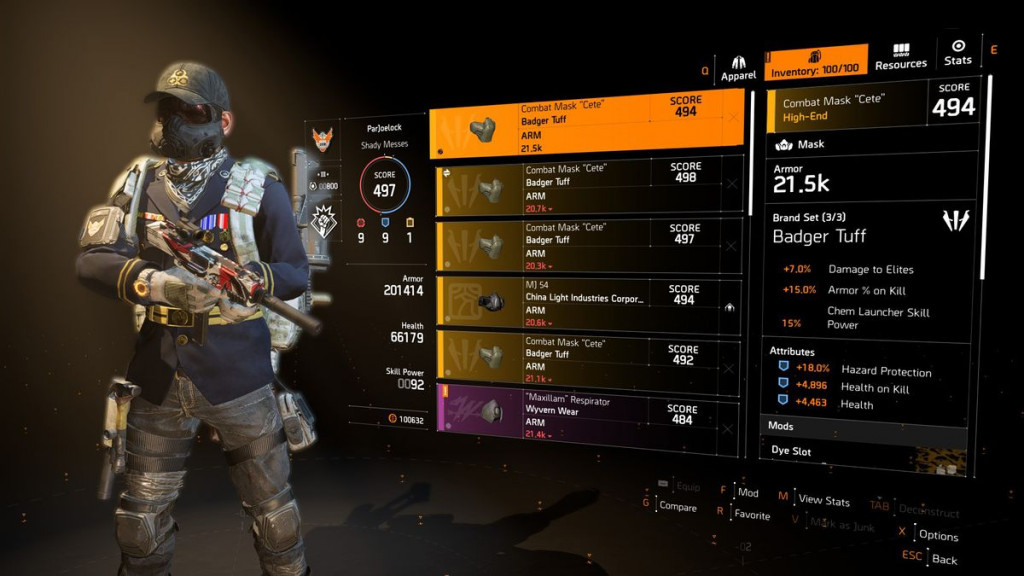Open the Options action
Image resolution: width=1024 pixels, height=576 pixels.
pyautogui.click(x=938, y=536)
